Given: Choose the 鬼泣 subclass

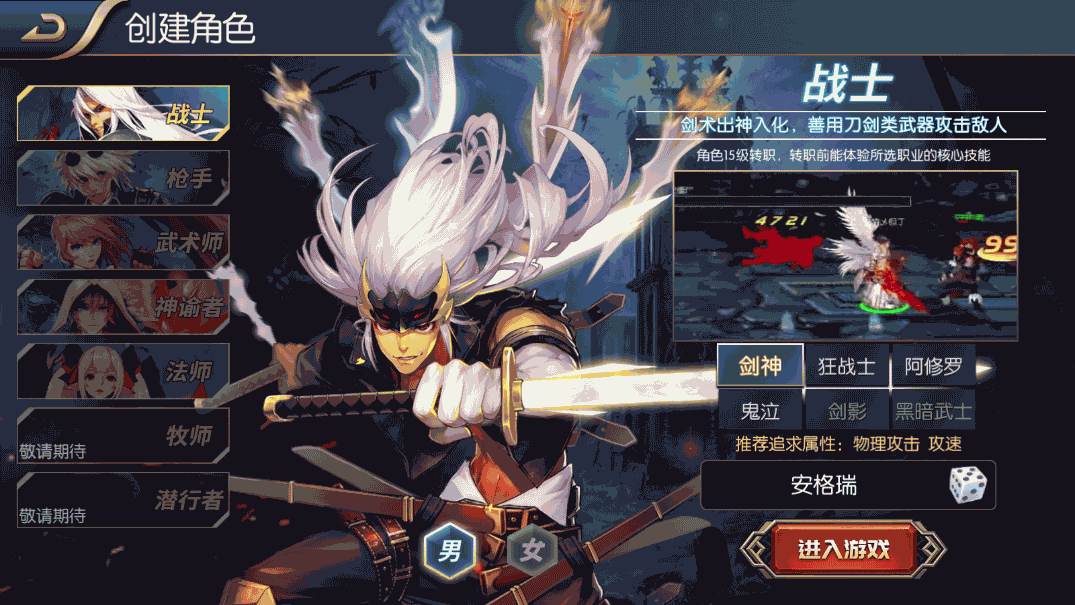Looking at the screenshot, I should (x=760, y=410).
